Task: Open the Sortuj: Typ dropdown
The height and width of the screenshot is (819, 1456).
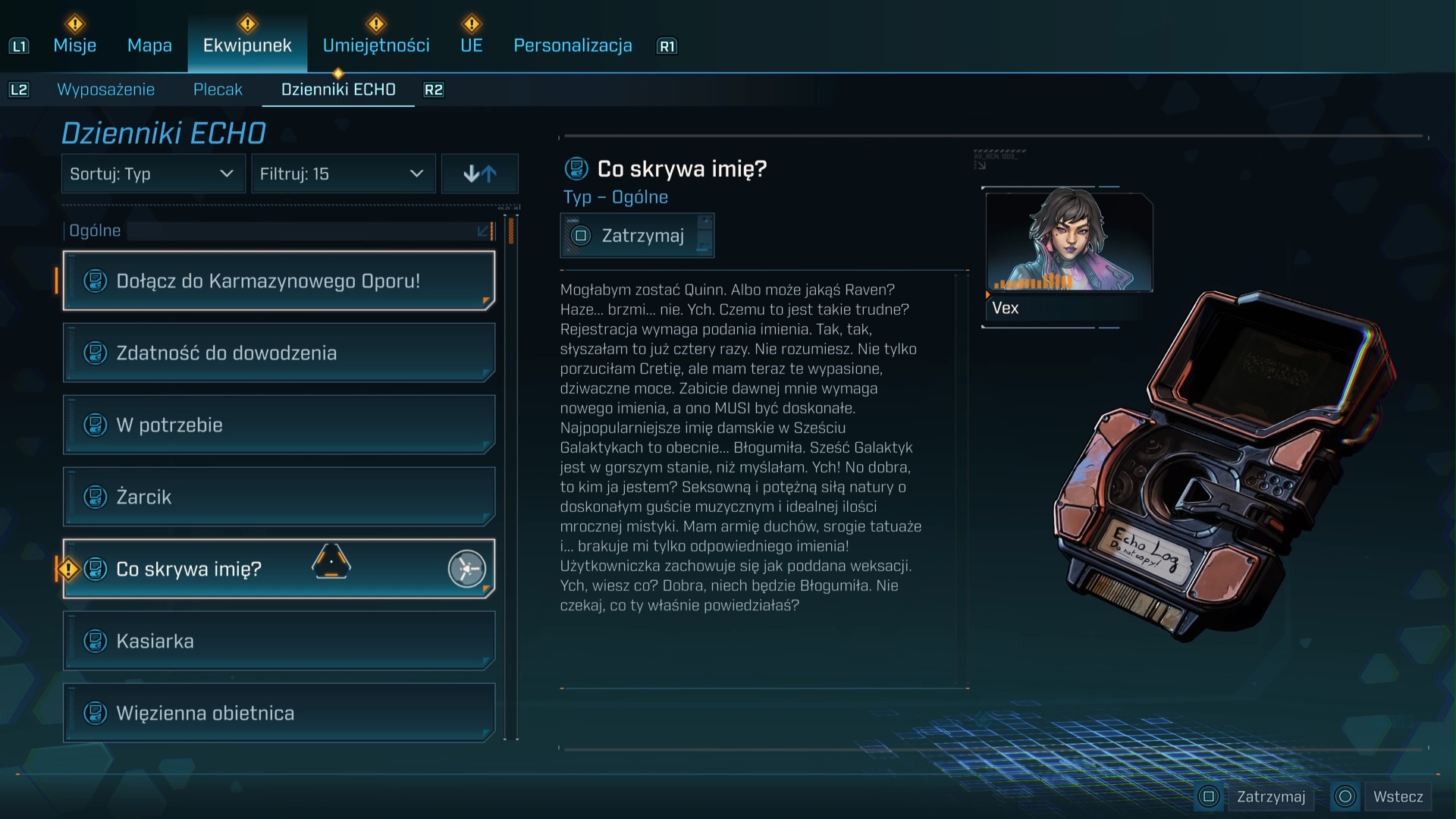Action: click(x=153, y=174)
